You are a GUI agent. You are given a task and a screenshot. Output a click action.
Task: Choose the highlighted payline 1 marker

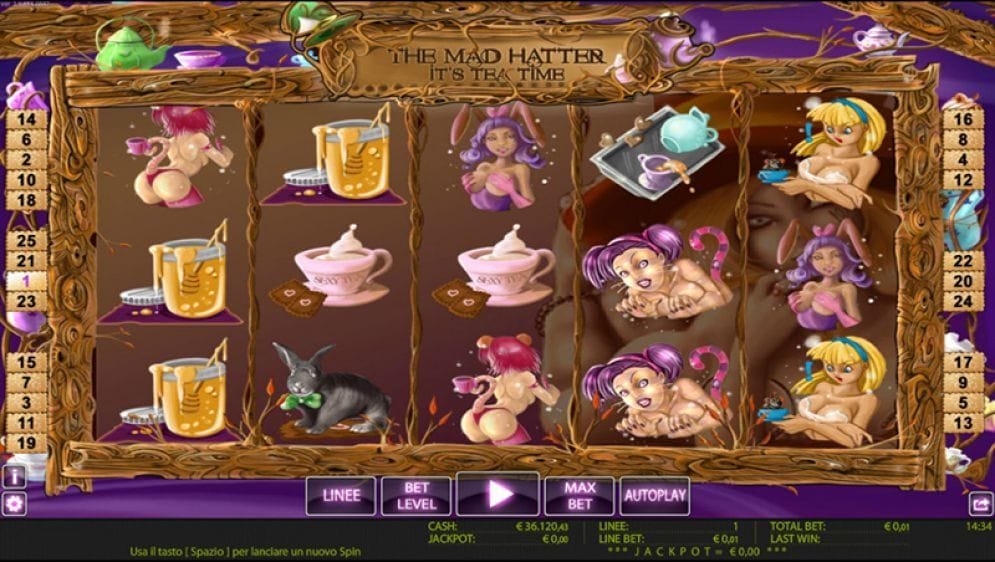27,281
